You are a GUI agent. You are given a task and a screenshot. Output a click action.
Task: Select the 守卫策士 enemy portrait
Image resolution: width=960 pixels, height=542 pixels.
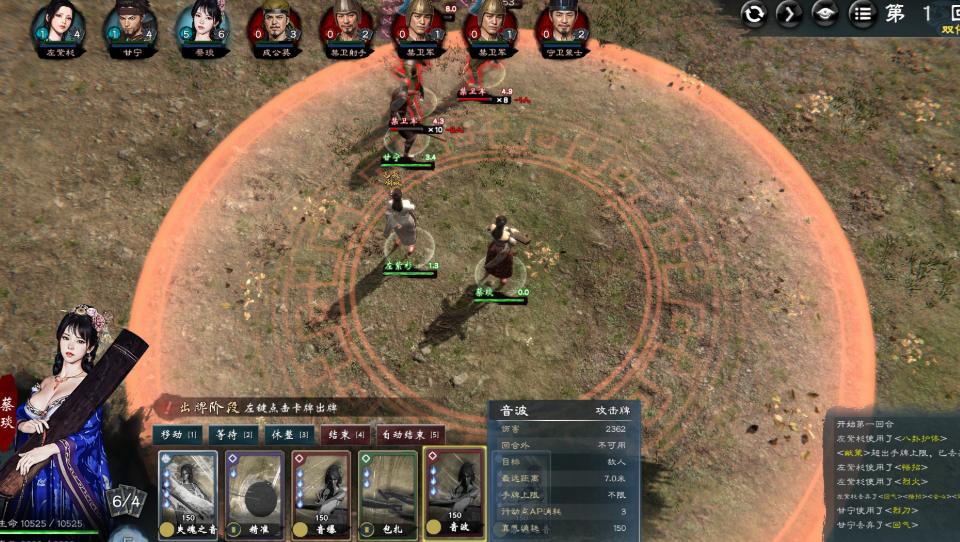point(562,23)
